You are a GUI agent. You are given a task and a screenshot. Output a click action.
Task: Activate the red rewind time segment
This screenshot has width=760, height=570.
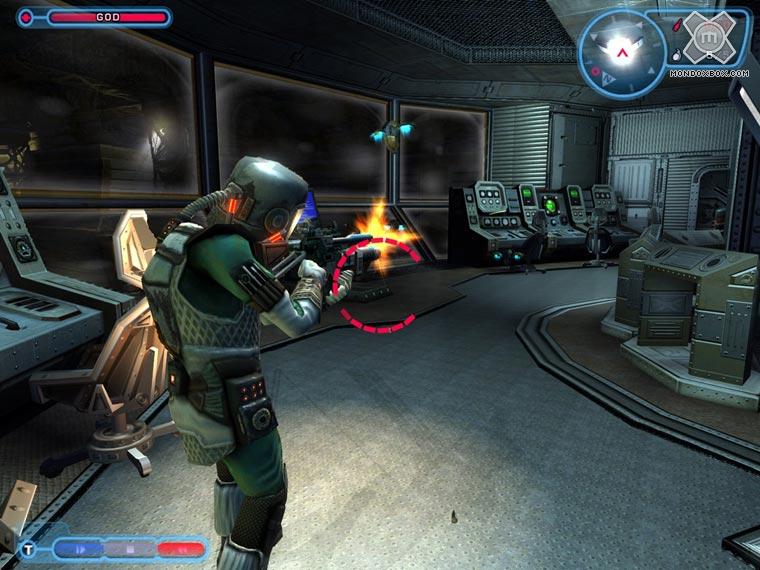tap(180, 548)
